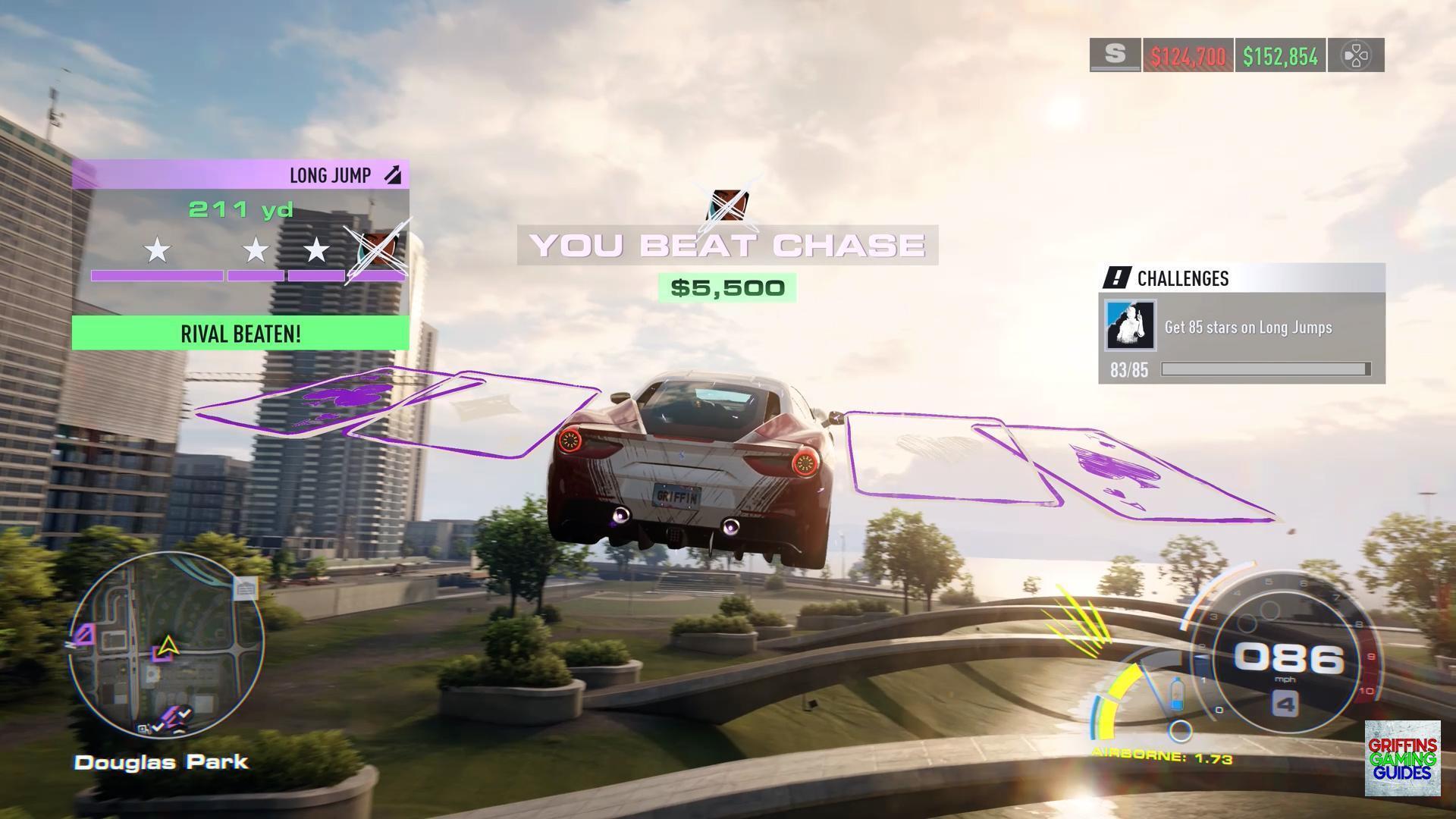Click the Rival Beaten green banner

[x=240, y=334]
